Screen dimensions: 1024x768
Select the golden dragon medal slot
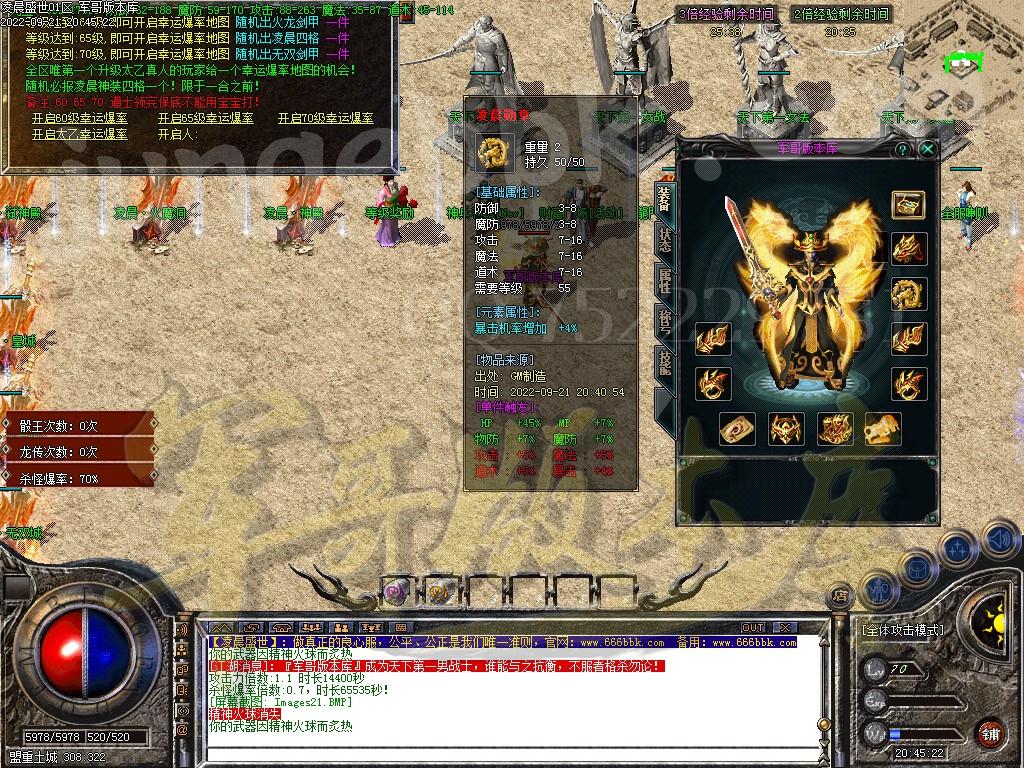click(x=908, y=293)
